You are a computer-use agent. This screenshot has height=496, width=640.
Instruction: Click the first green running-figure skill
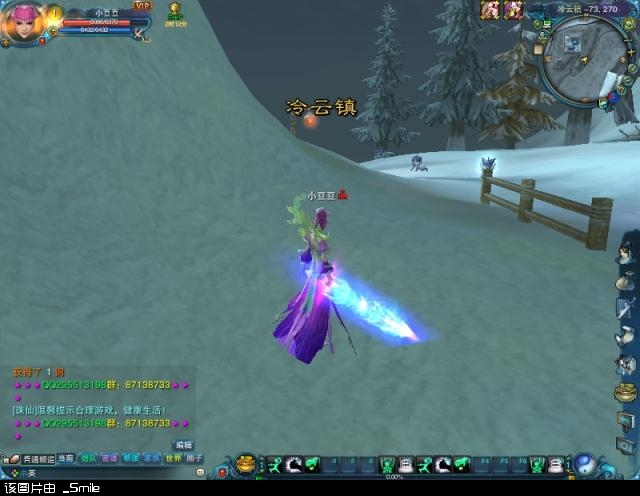274,464
